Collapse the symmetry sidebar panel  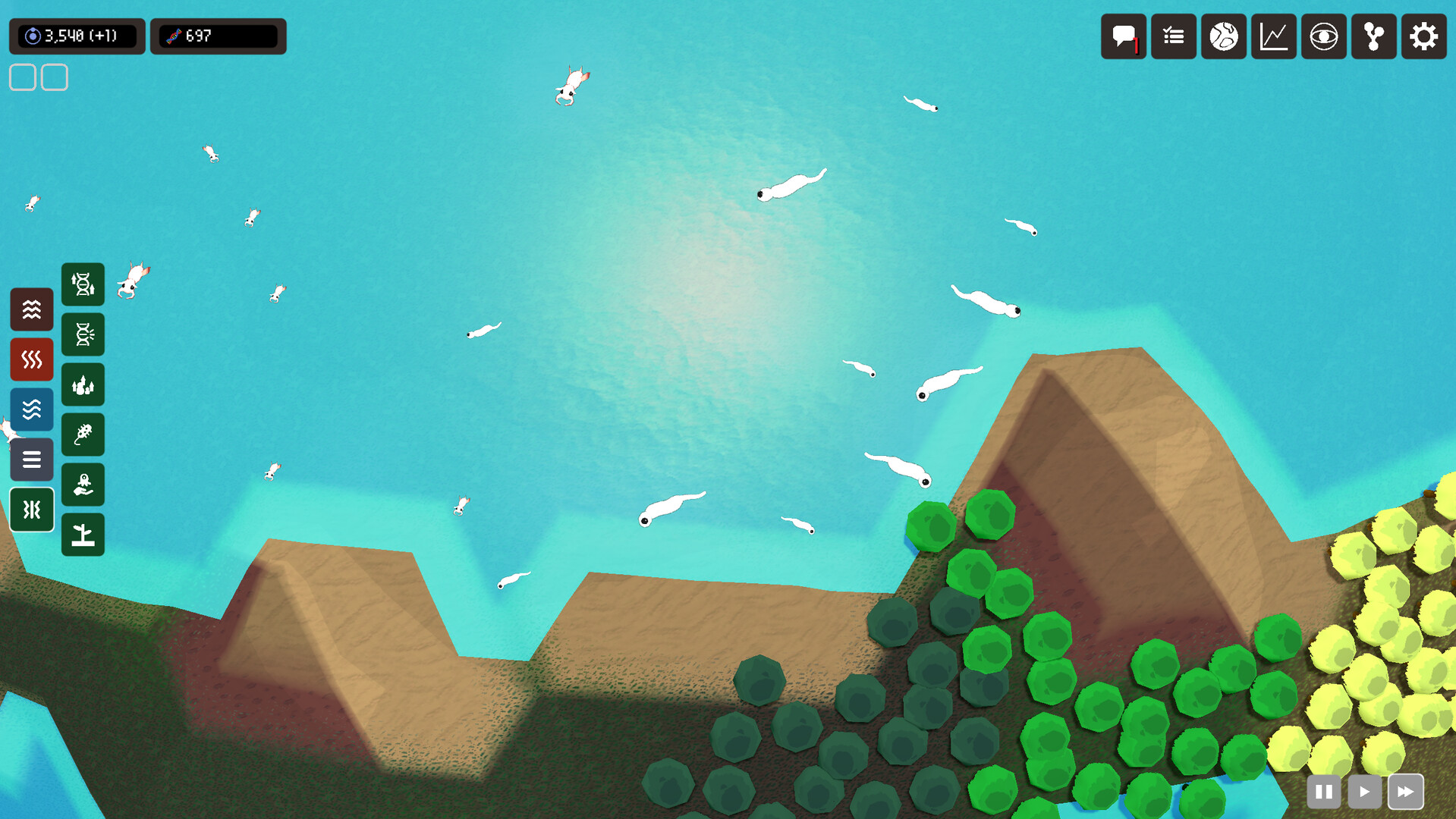click(32, 510)
